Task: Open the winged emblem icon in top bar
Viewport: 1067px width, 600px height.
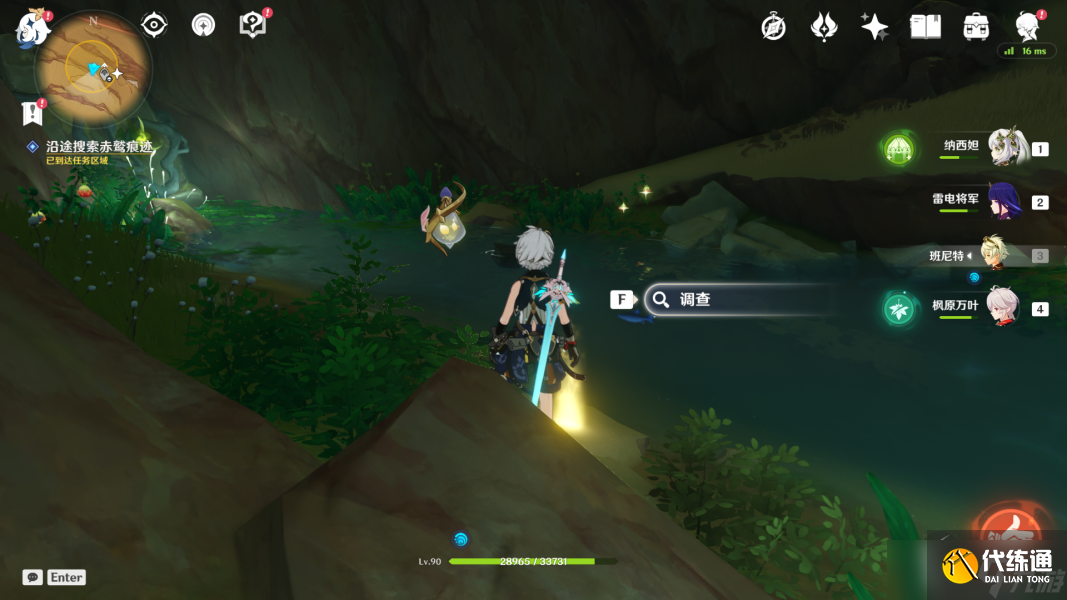Action: (824, 27)
